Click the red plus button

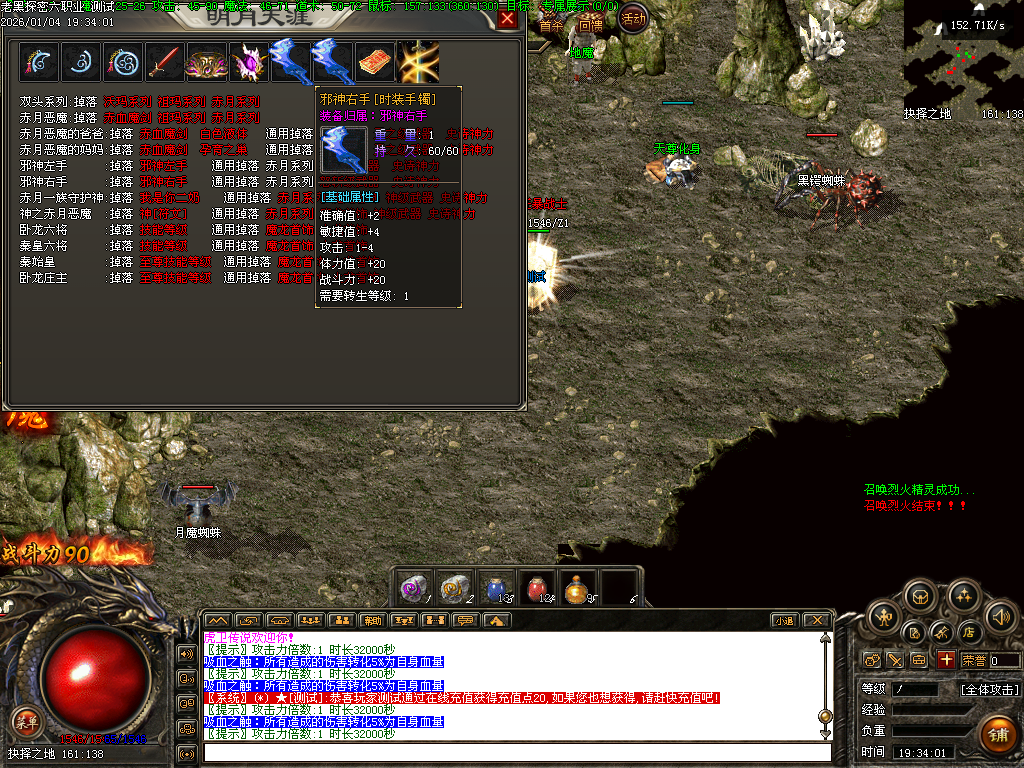[x=946, y=660]
